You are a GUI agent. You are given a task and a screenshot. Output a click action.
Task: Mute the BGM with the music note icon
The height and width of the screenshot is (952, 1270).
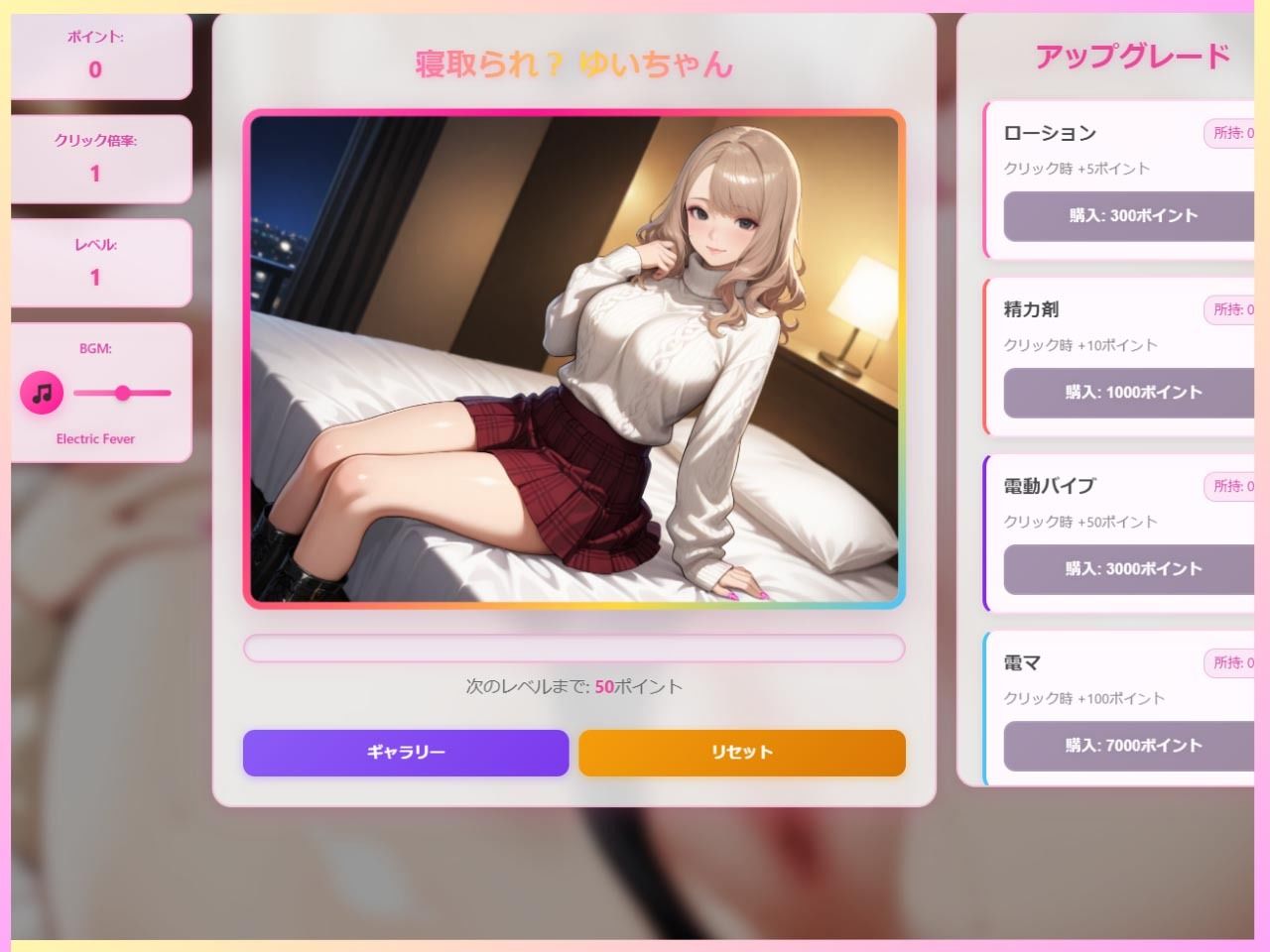point(41,392)
